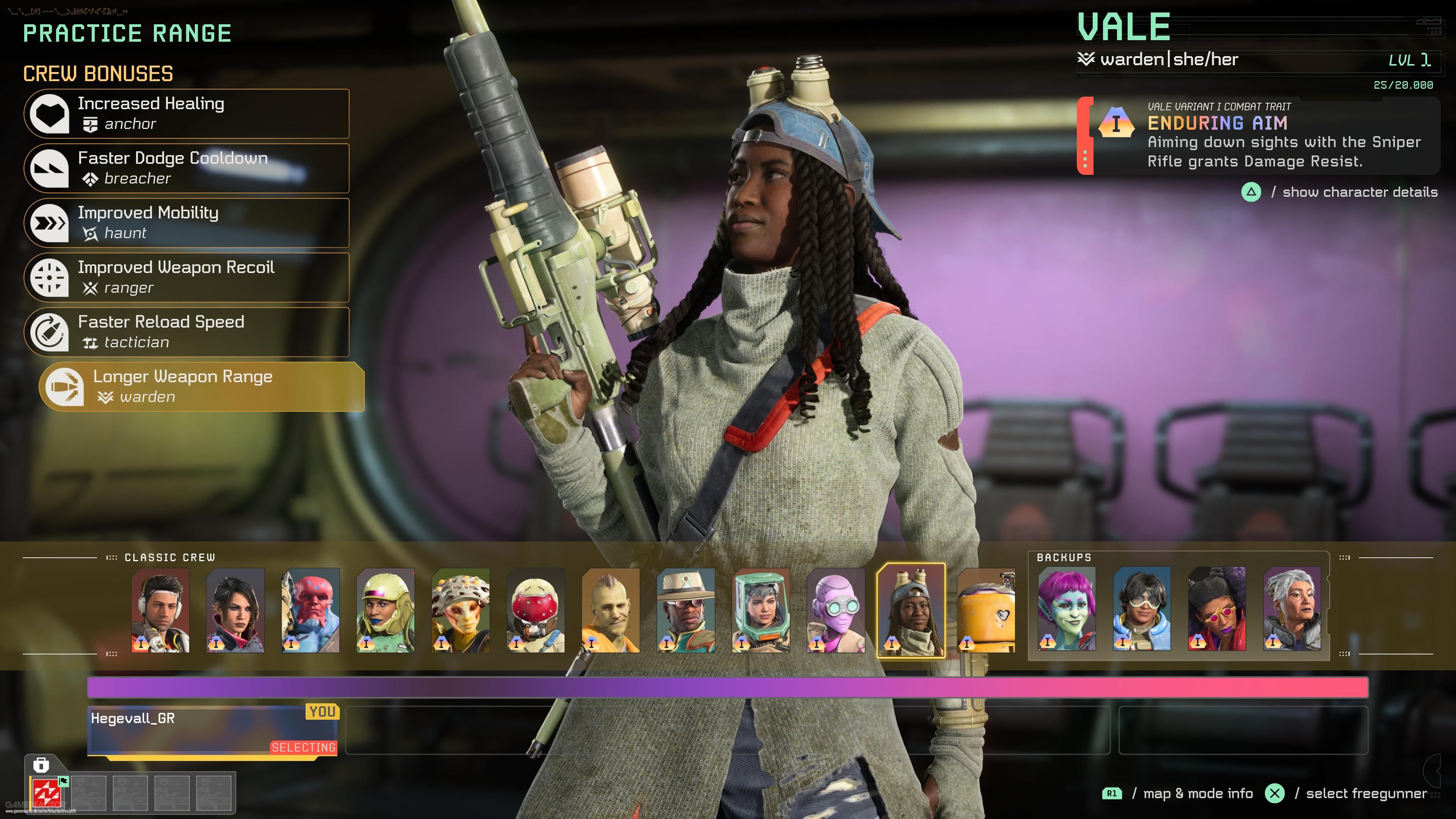Screen dimensions: 1456x819
Task: Select the highlighted Vale portrait
Action: [x=910, y=610]
